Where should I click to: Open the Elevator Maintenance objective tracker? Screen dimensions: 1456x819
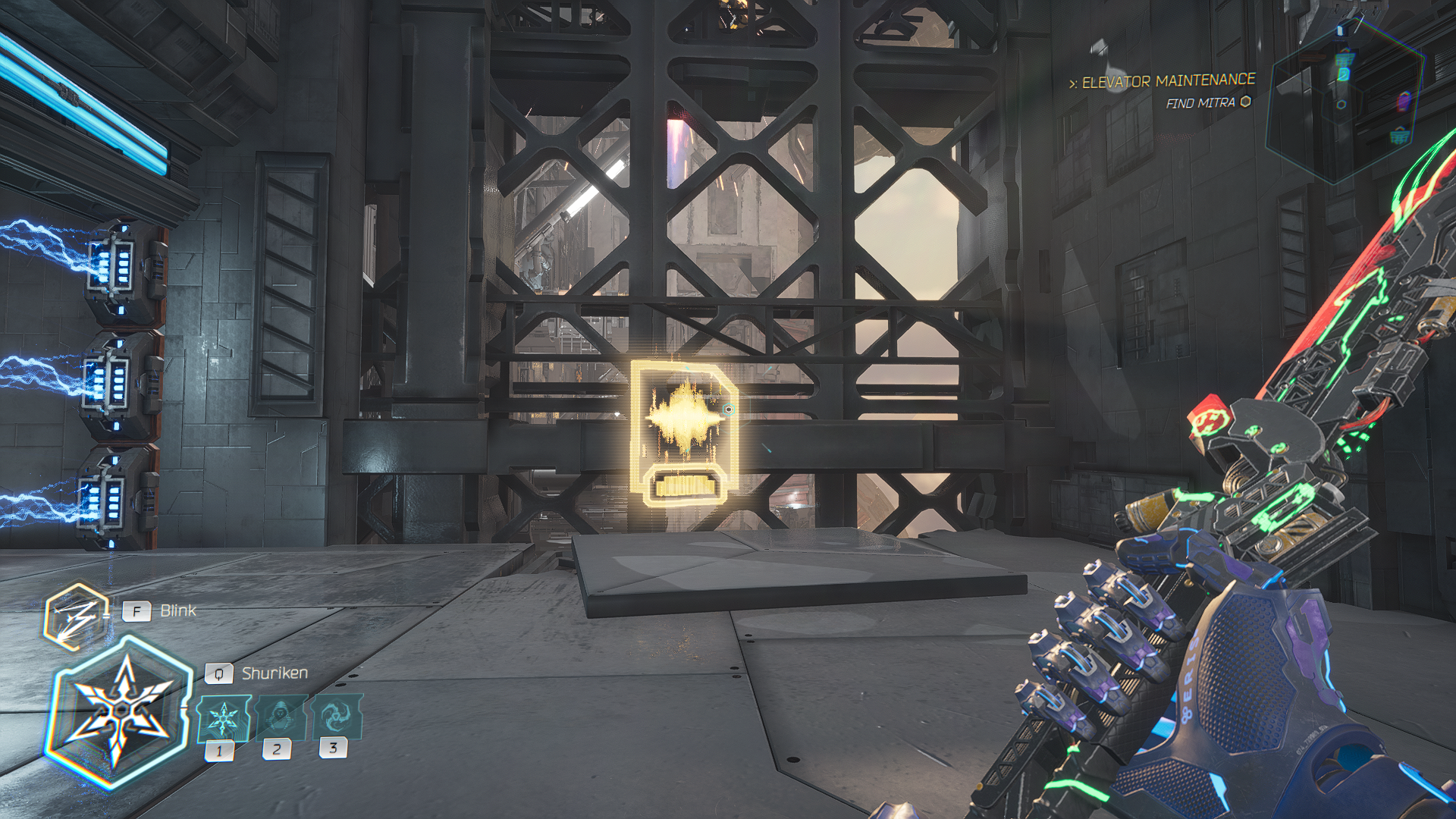click(x=1167, y=81)
